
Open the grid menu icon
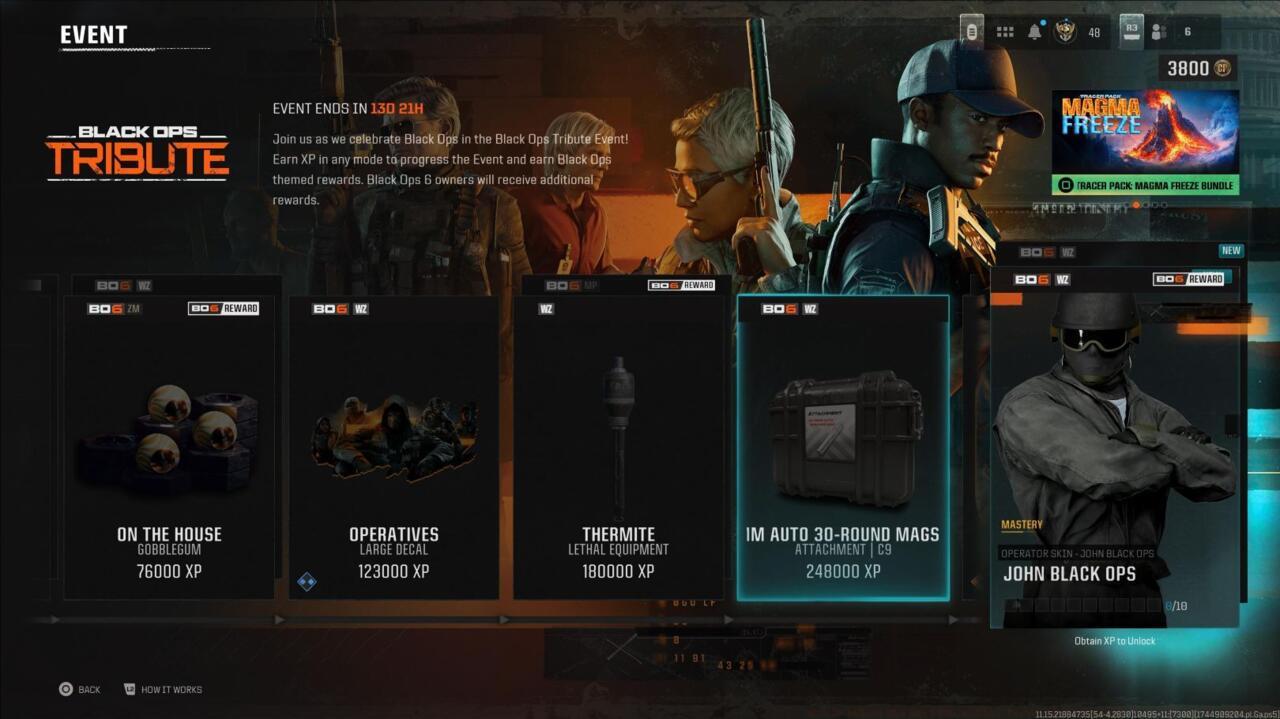click(x=1005, y=32)
